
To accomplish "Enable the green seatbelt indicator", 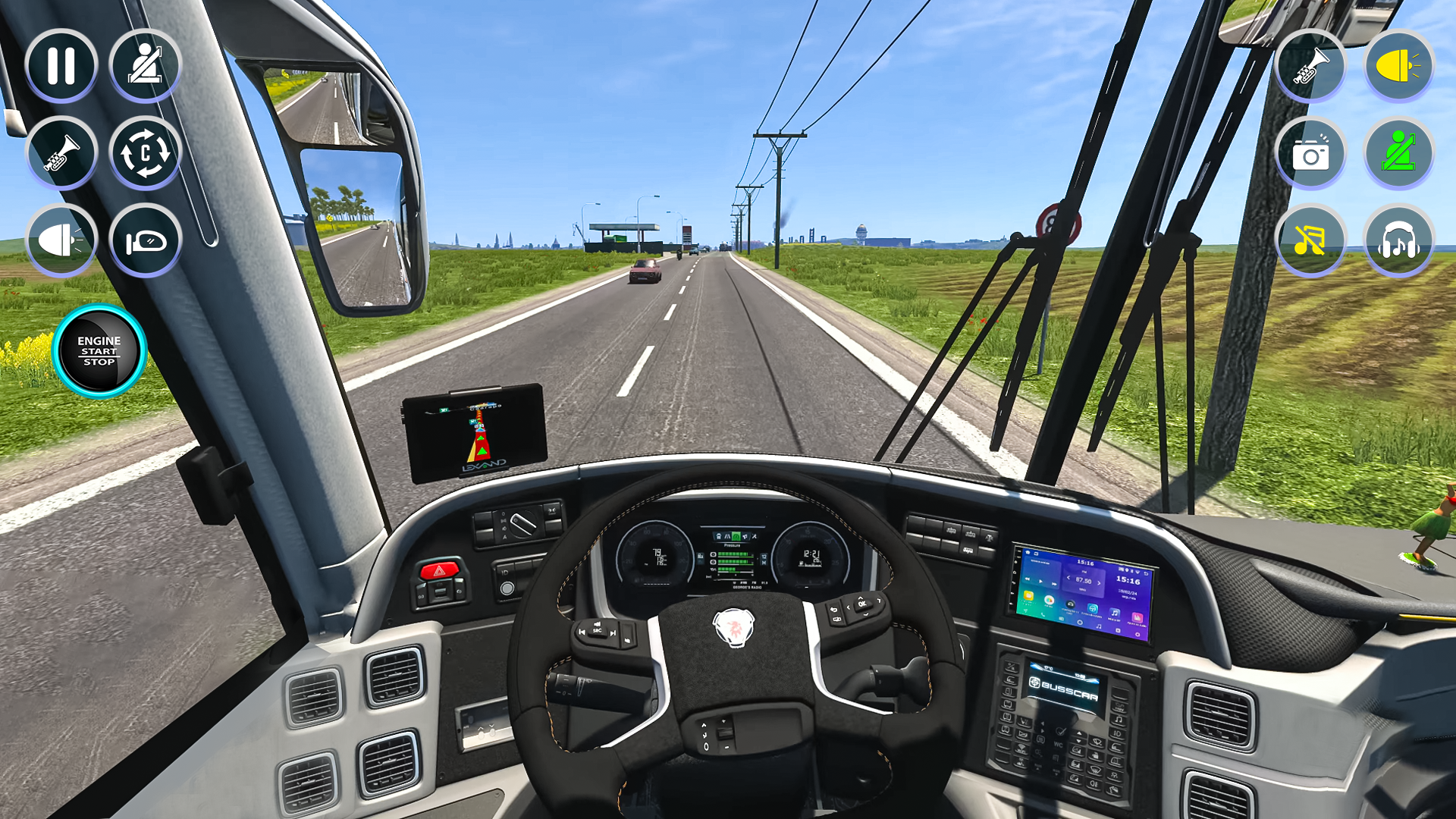I will [x=1399, y=154].
